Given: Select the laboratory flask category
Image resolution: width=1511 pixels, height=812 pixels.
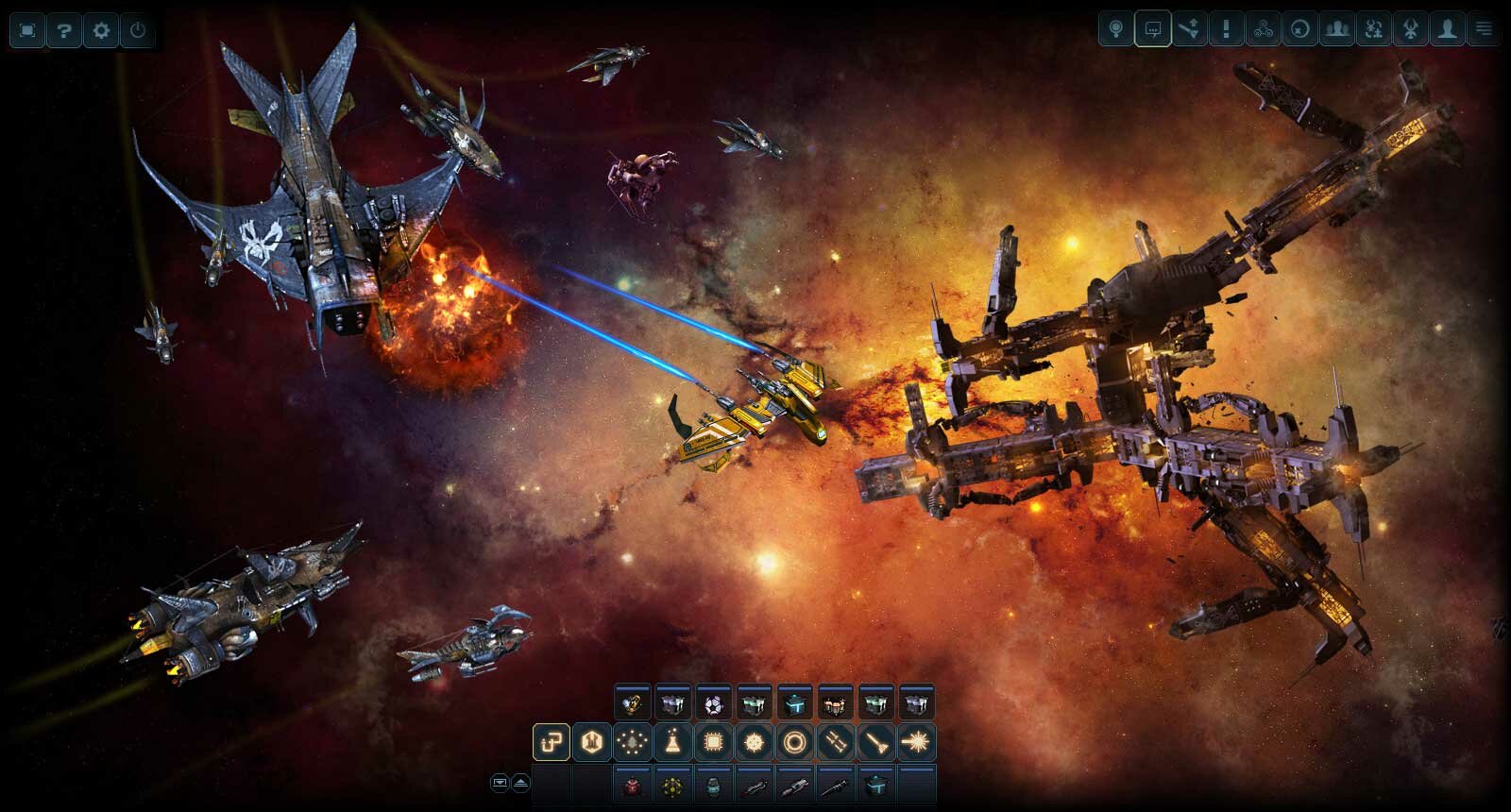Looking at the screenshot, I should (672, 743).
